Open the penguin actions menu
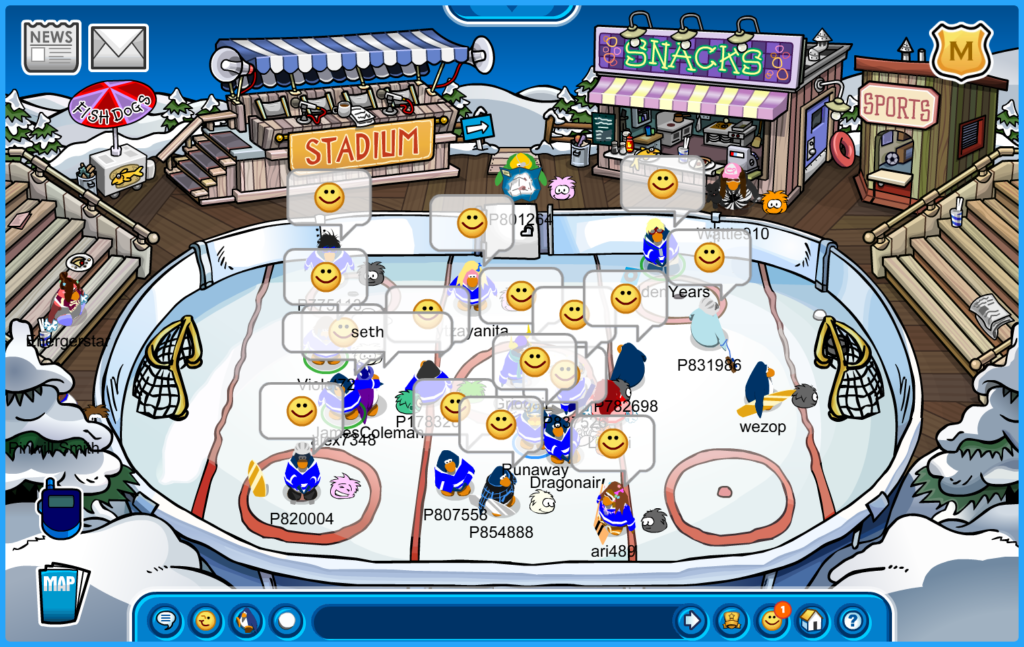 click(x=246, y=621)
